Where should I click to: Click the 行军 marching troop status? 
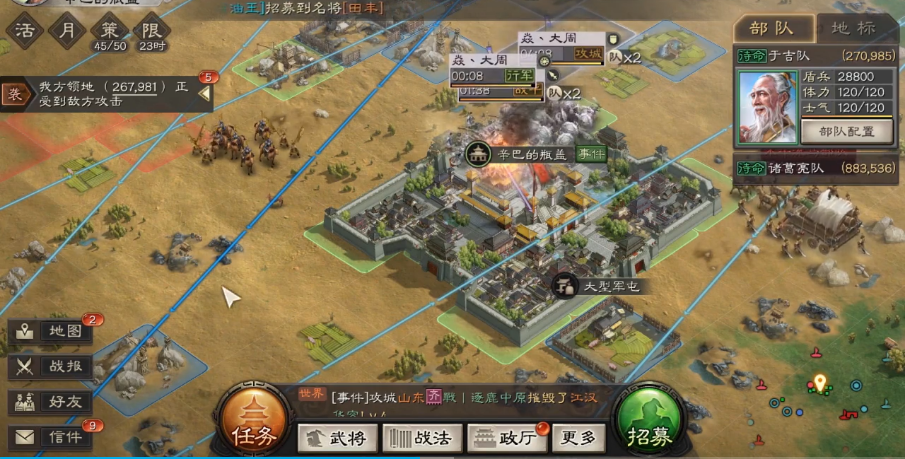[518, 75]
